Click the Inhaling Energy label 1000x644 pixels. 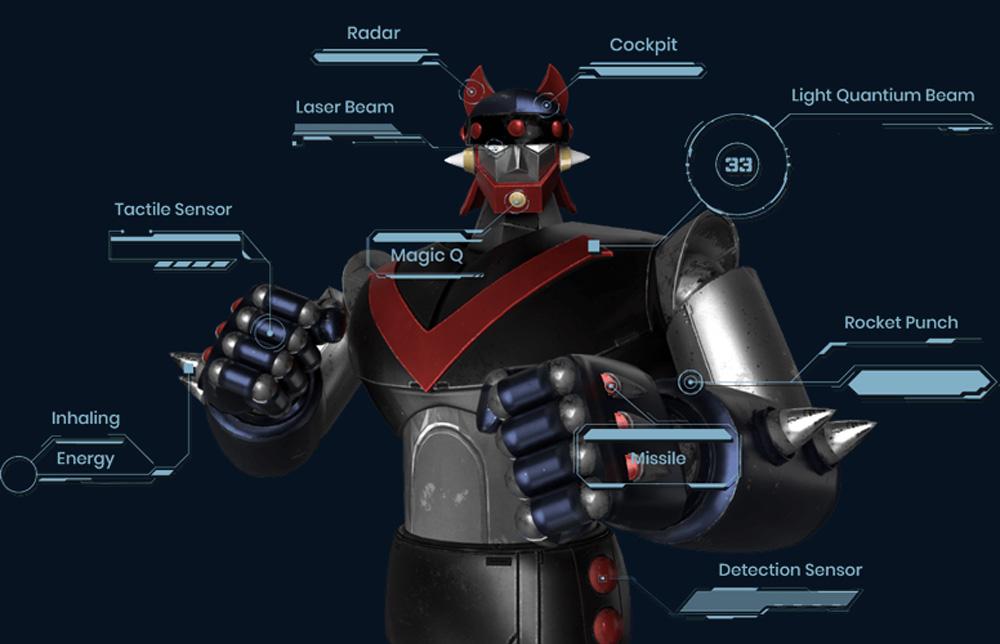(x=85, y=439)
